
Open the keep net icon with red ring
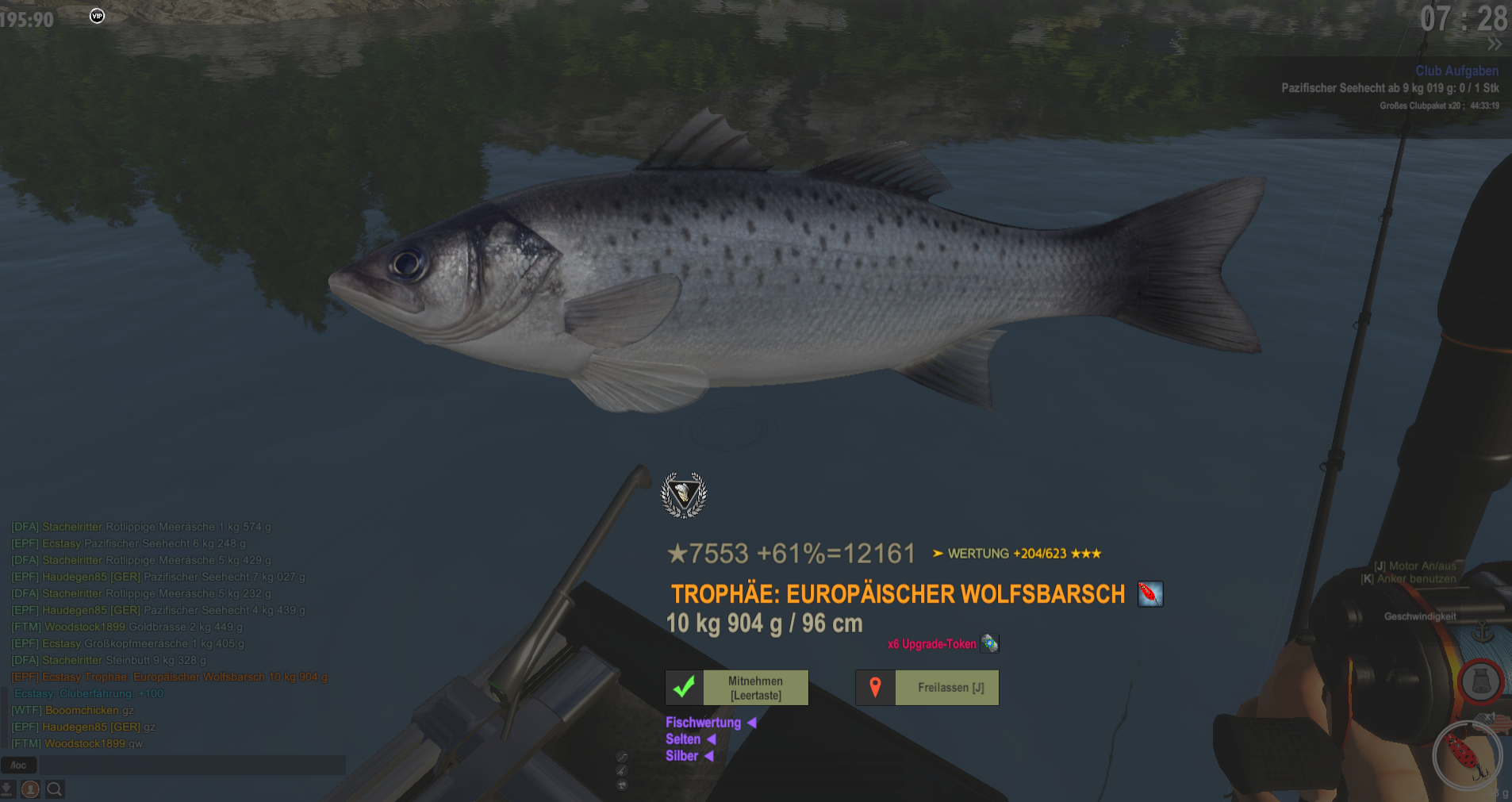point(1480,681)
